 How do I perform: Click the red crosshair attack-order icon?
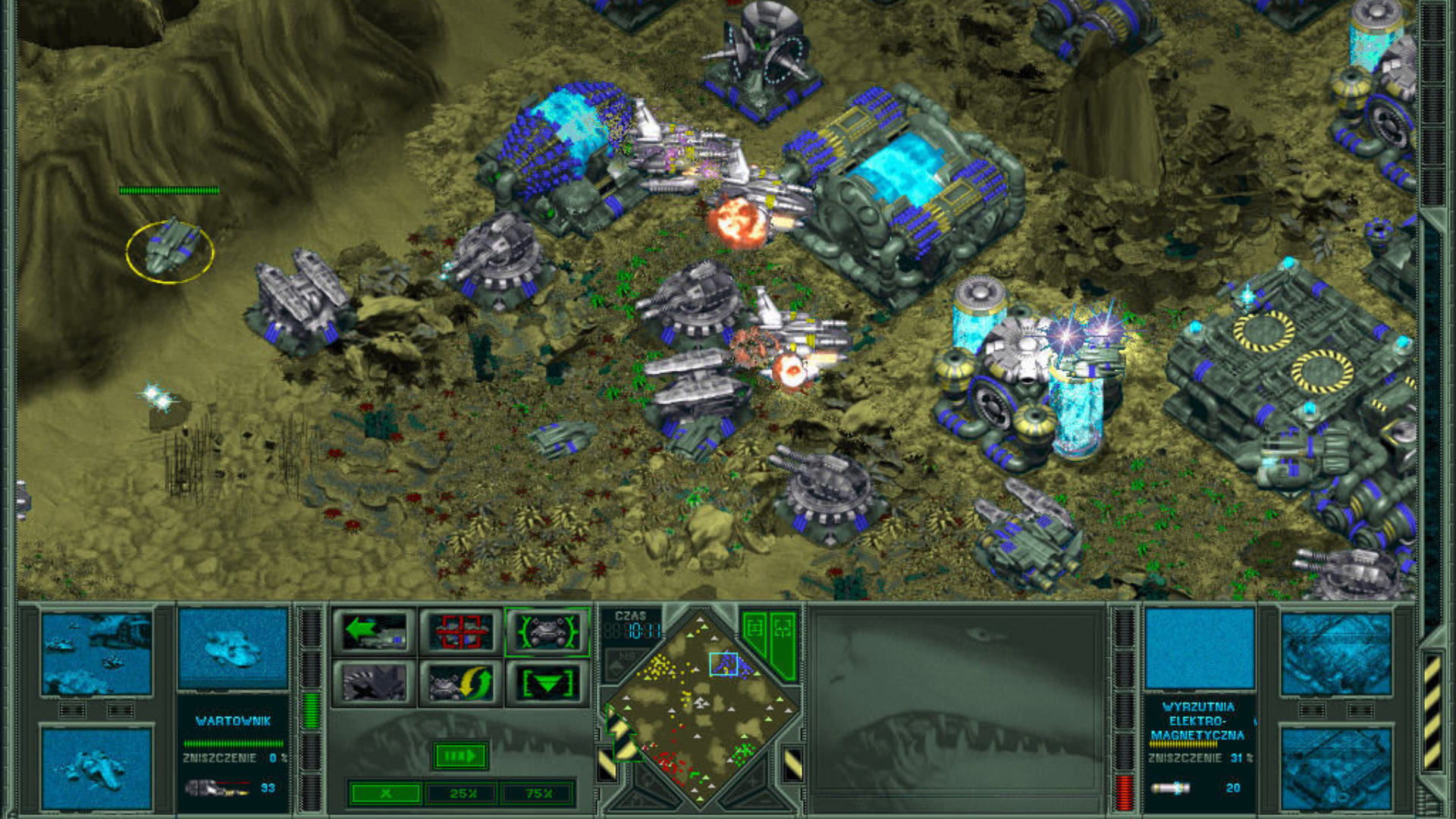pyautogui.click(x=460, y=631)
